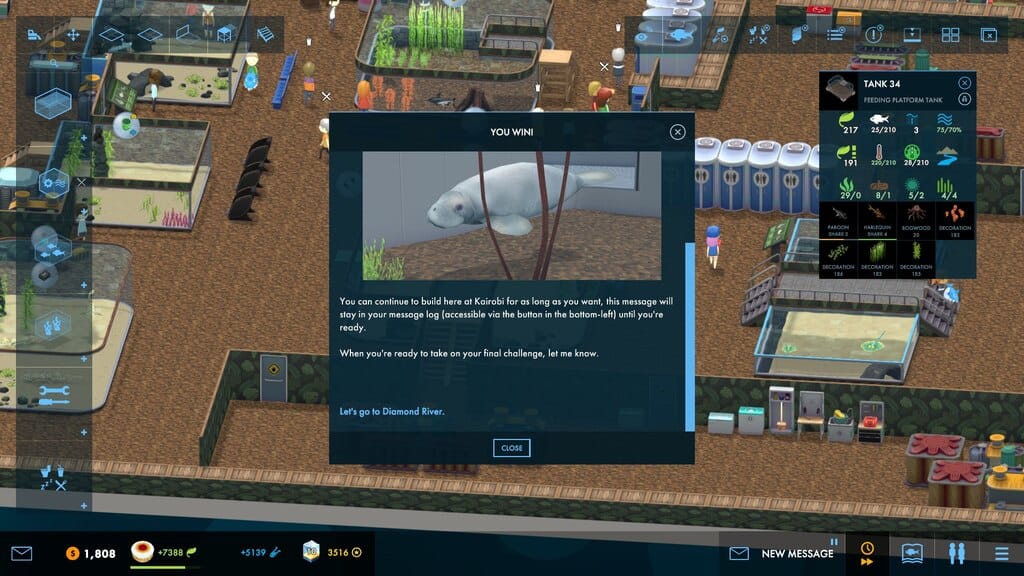Select the Harlequin Shark 4 slot
This screenshot has width=1024, height=576.
[877, 220]
